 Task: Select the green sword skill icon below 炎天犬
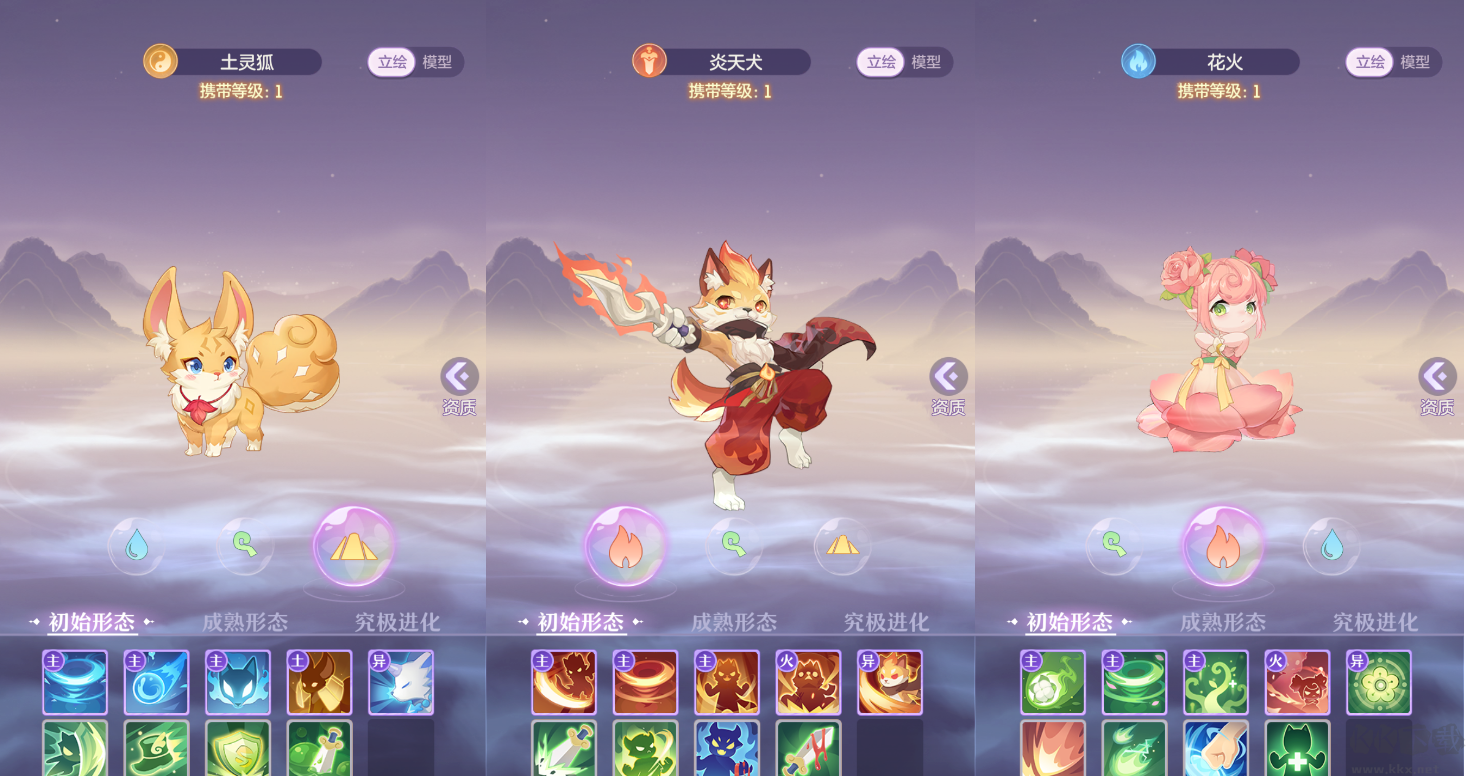565,755
